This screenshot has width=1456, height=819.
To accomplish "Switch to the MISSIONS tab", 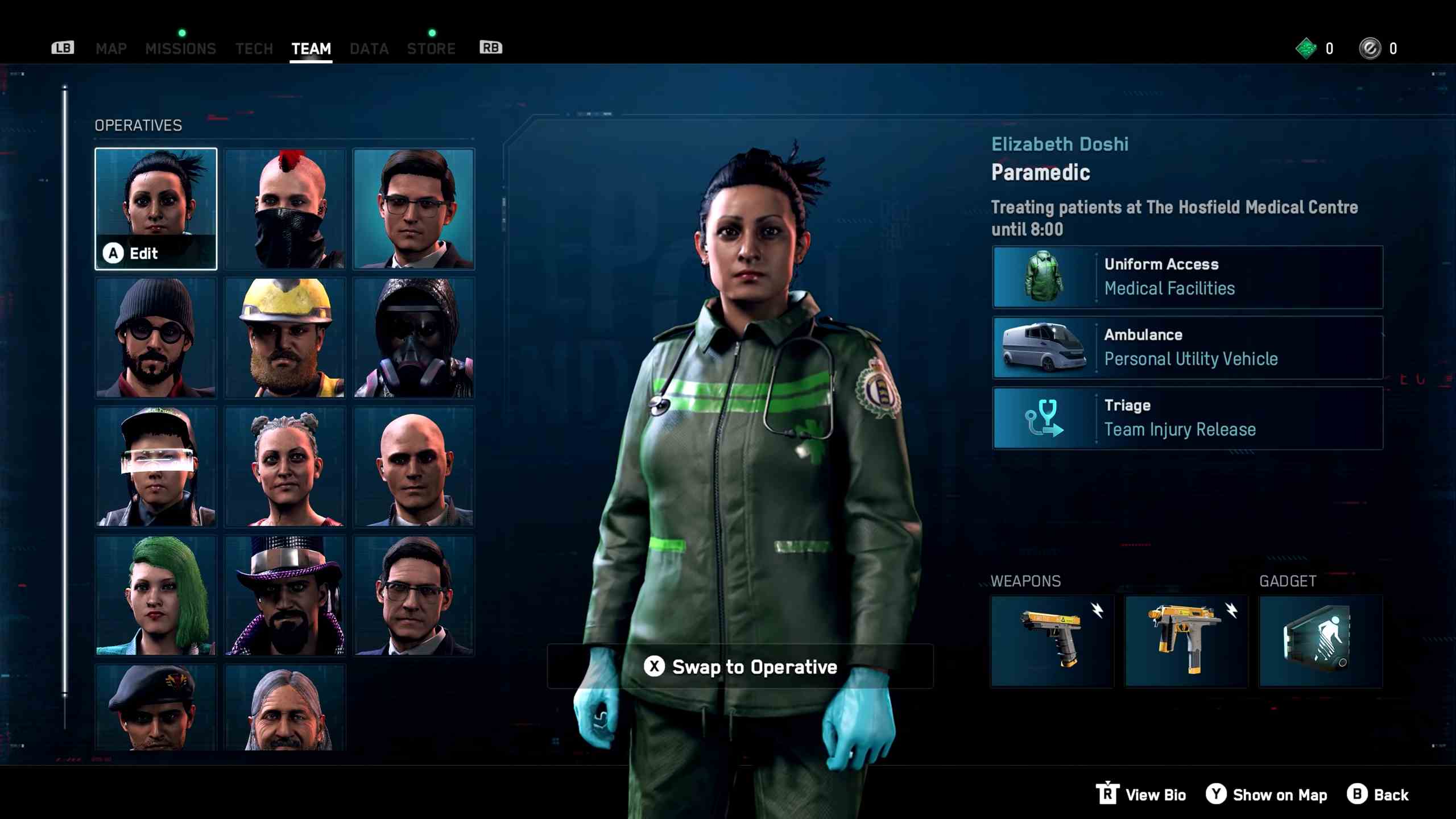I will (181, 48).
